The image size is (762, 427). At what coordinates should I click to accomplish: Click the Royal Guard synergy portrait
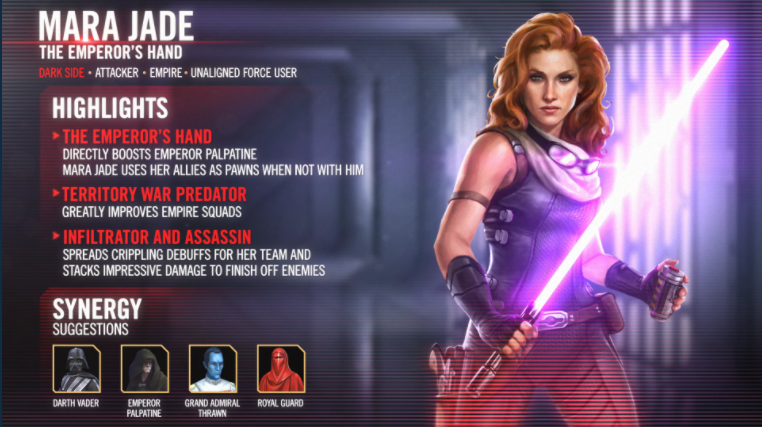pos(279,368)
